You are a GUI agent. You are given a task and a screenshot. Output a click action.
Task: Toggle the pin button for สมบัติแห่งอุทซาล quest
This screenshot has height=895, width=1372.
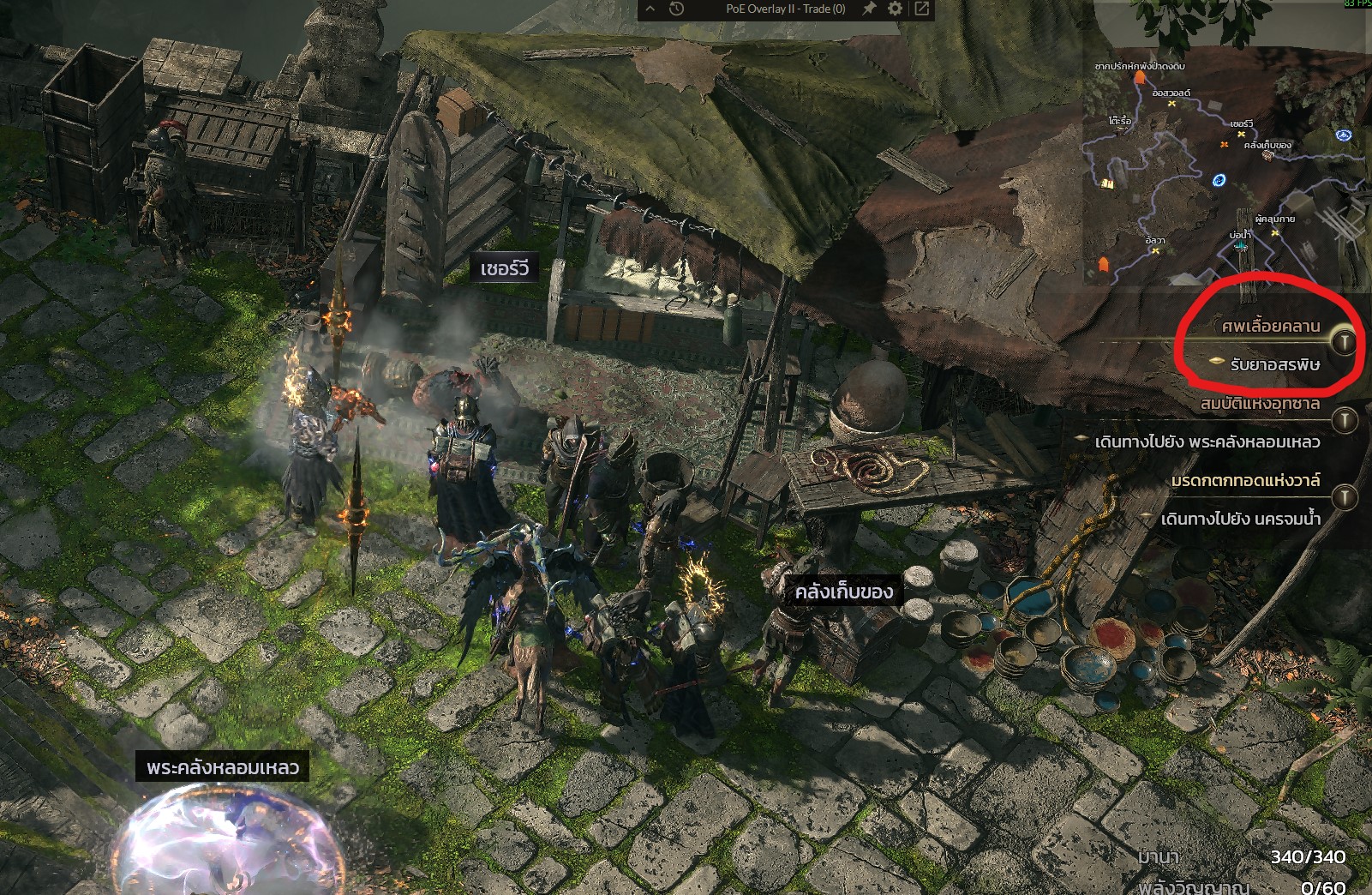coord(1345,419)
